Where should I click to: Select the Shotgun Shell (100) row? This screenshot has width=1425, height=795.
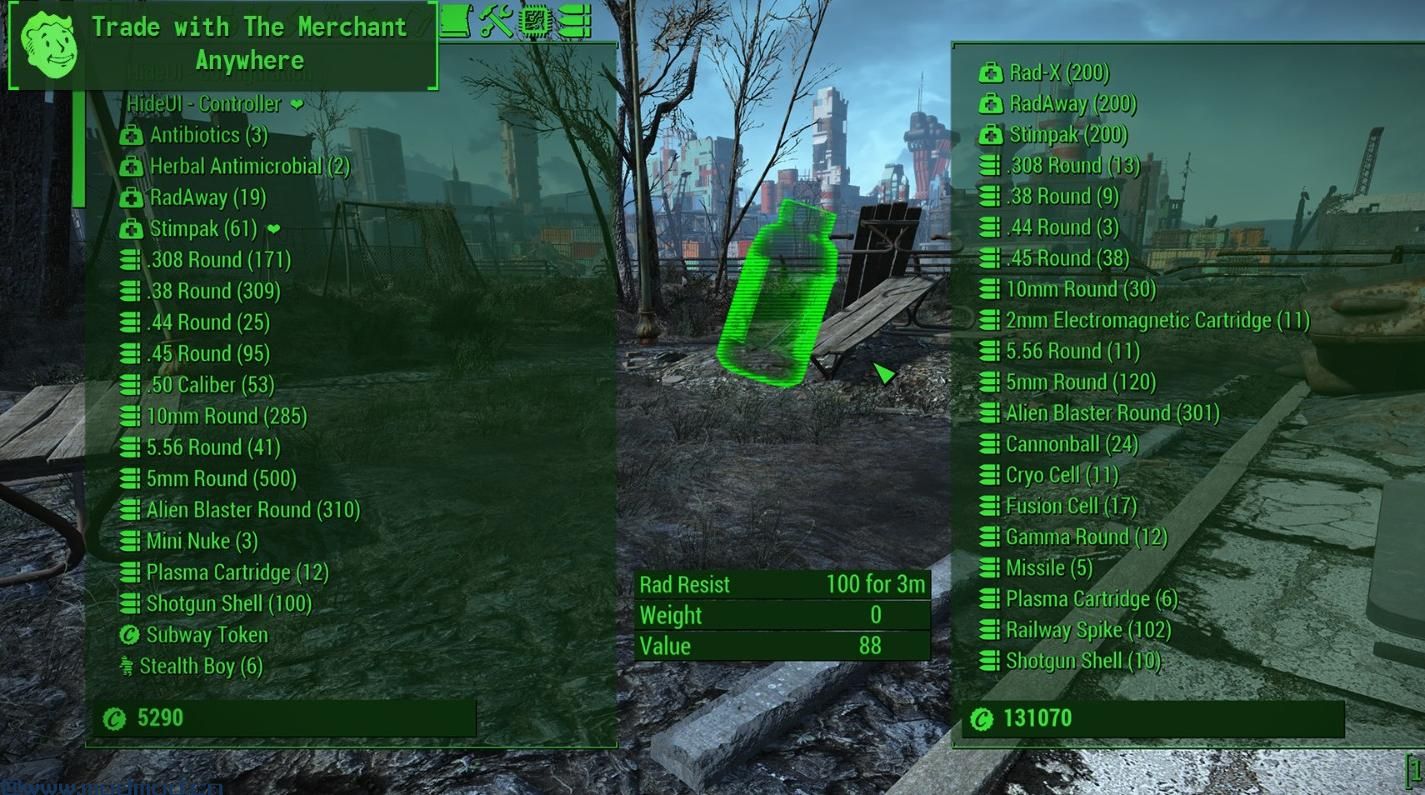(228, 604)
